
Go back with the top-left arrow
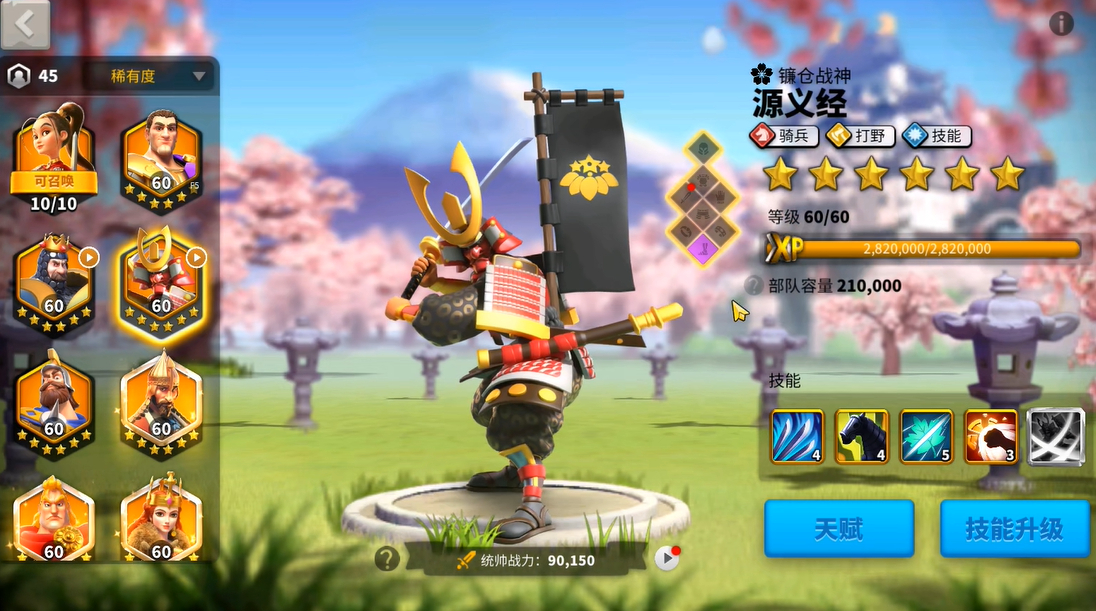[25, 24]
